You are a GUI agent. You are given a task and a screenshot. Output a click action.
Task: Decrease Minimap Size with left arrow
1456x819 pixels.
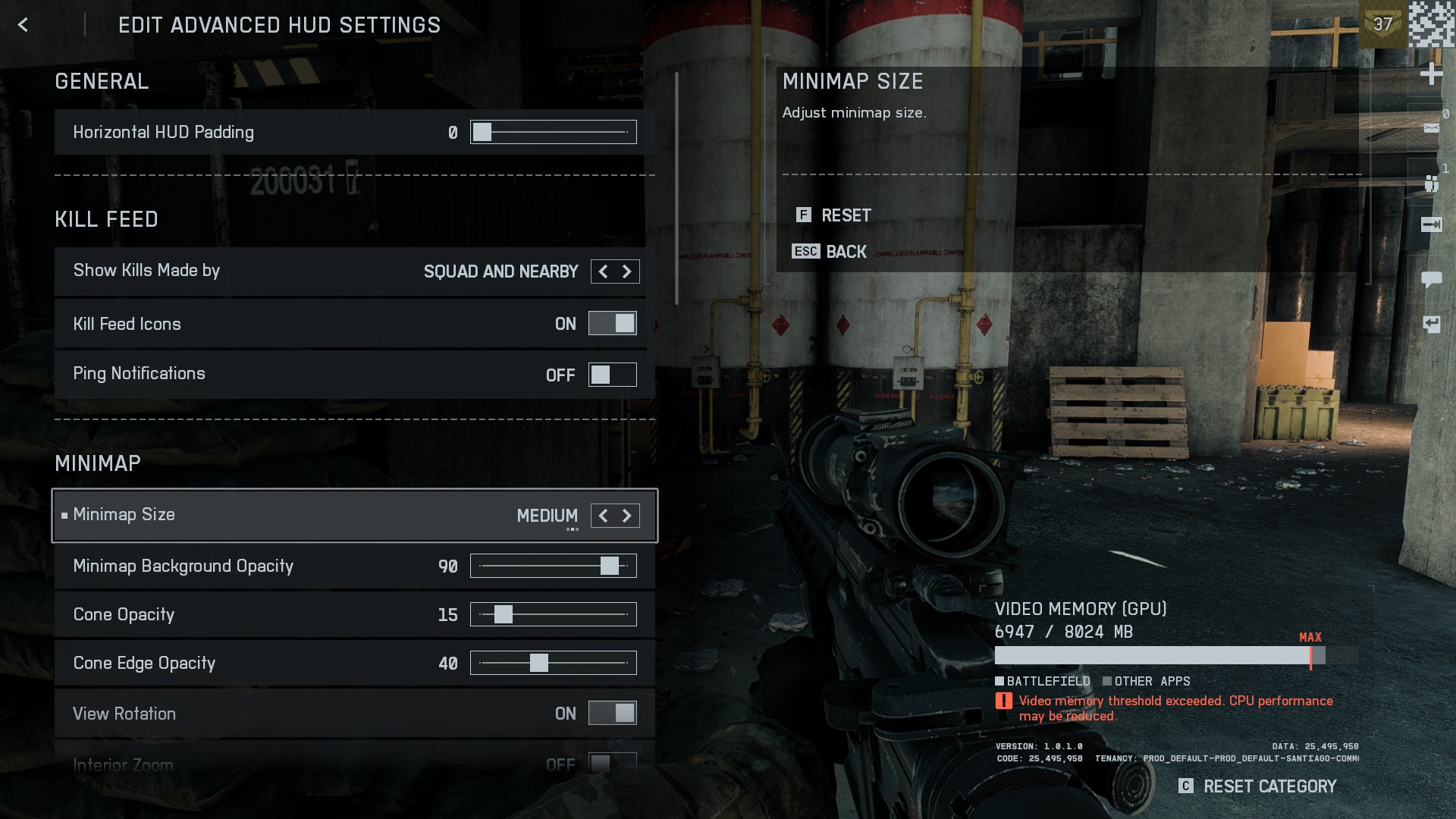[x=604, y=516]
